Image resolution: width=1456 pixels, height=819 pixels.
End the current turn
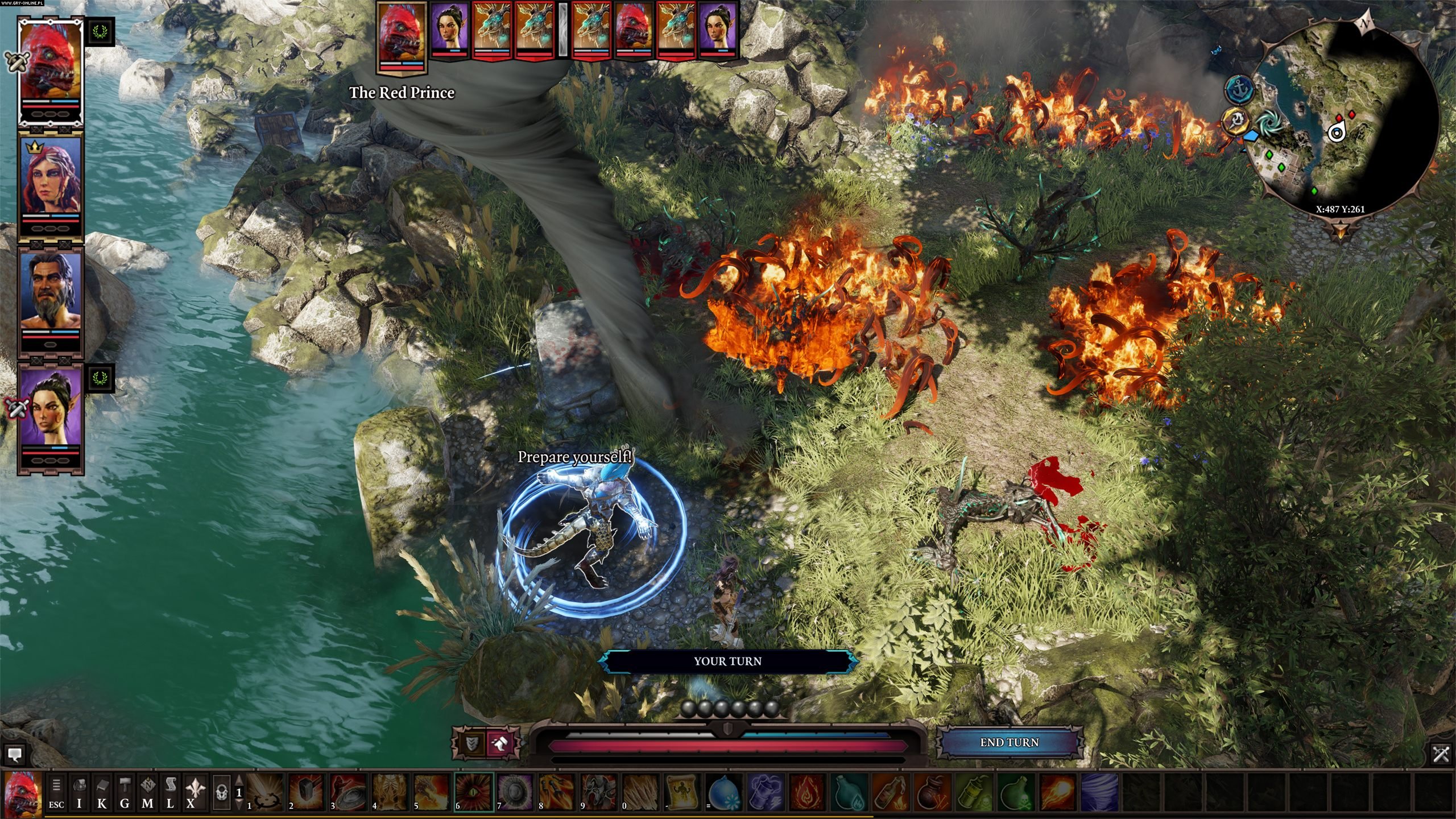[x=1009, y=742]
